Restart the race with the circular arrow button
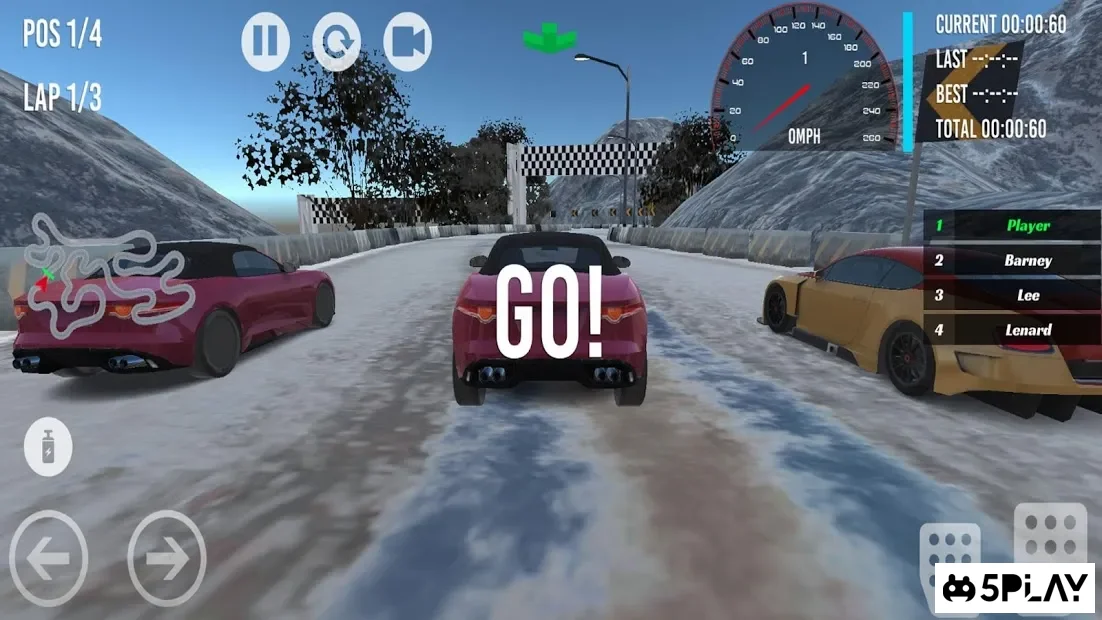Image resolution: width=1102 pixels, height=620 pixels. pyautogui.click(x=336, y=42)
